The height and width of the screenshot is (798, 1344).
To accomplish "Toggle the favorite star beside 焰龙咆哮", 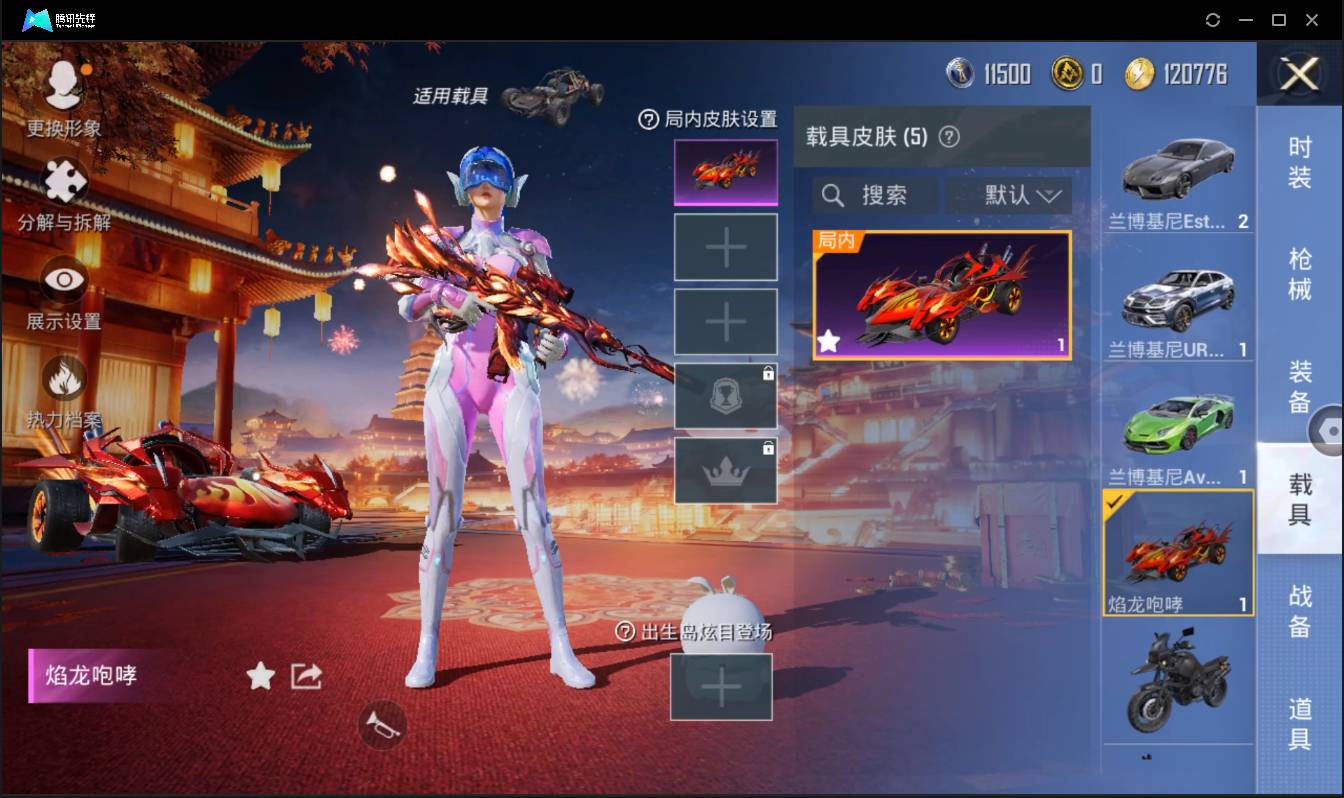I will (260, 677).
